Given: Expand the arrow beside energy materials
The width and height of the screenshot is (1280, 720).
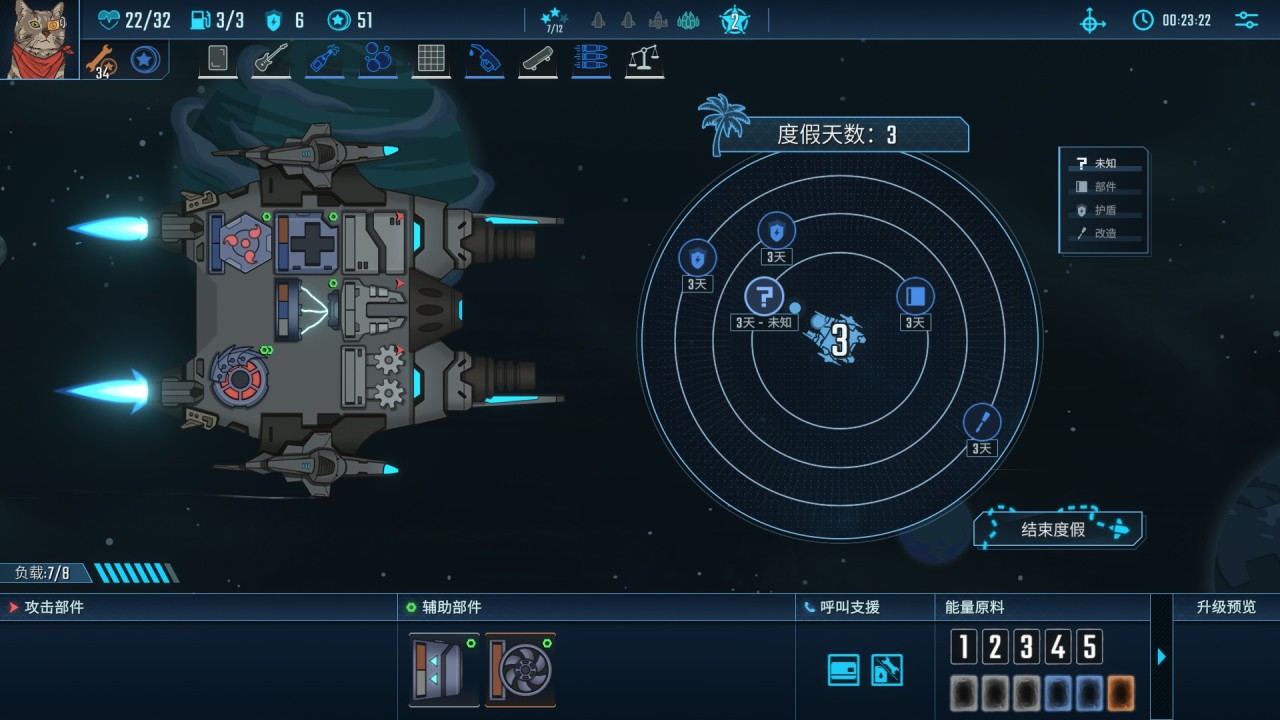Looking at the screenshot, I should point(1161,657).
